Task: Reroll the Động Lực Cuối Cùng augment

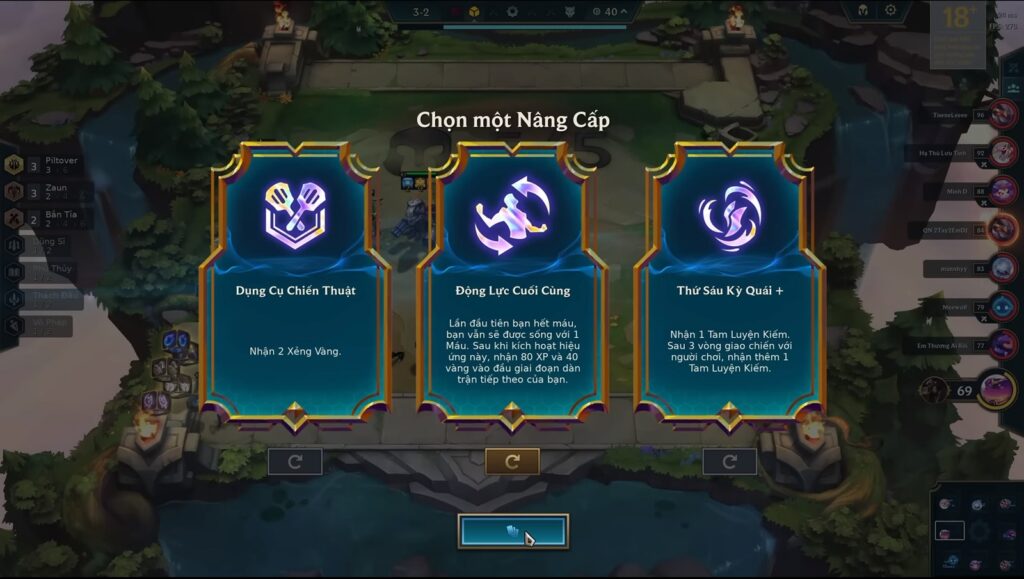Action: pyautogui.click(x=512, y=462)
